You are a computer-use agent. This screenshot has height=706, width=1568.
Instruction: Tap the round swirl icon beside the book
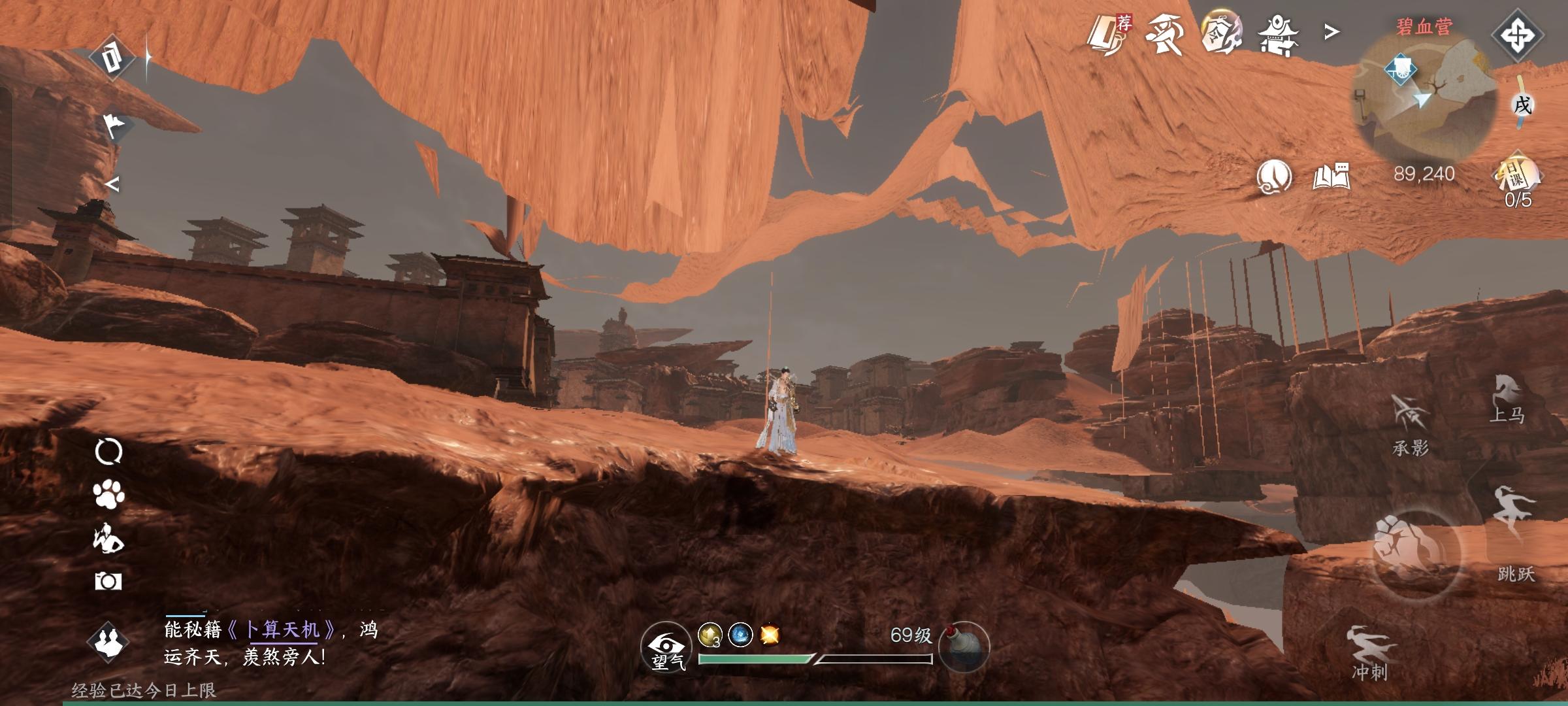tap(1273, 176)
